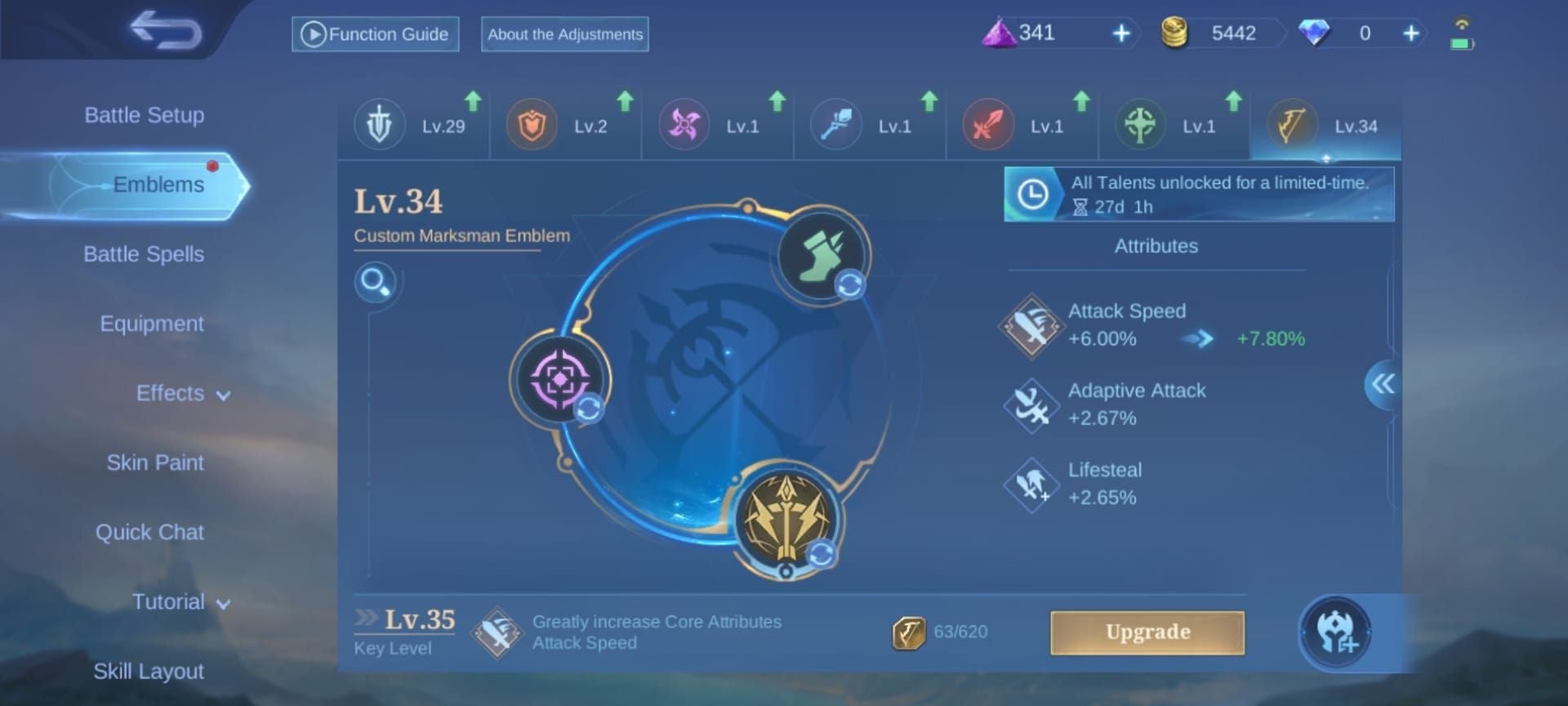1568x706 pixels.
Task: Click the magnifier search icon near the emblem
Action: (x=376, y=282)
